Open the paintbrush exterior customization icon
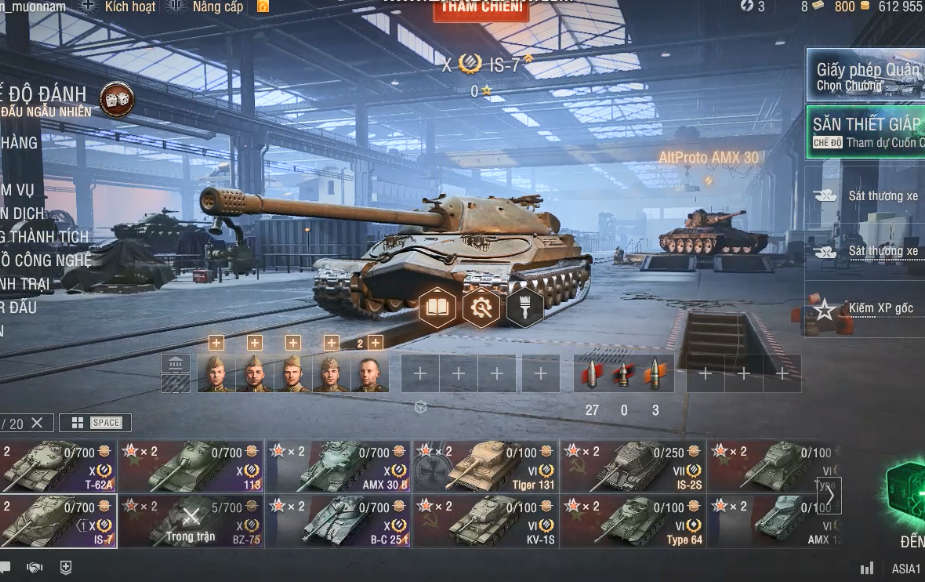The image size is (925, 582). 524,307
